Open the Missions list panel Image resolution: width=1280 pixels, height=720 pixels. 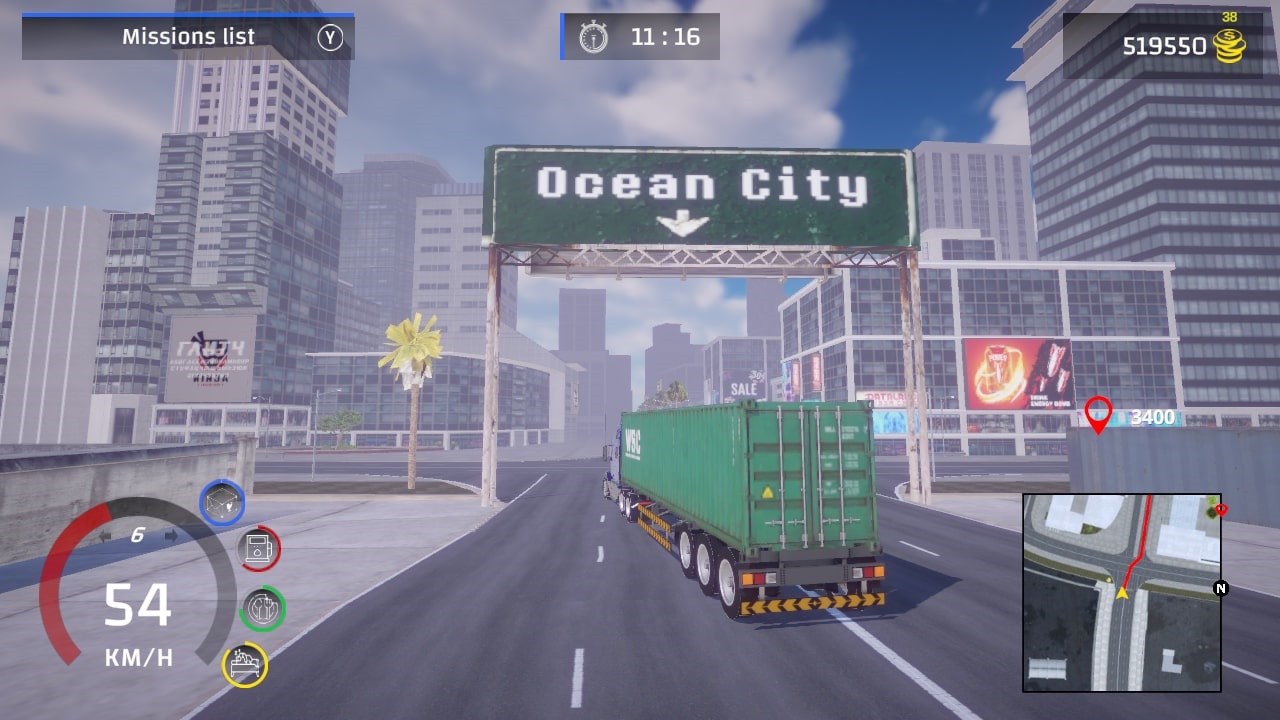[x=190, y=37]
